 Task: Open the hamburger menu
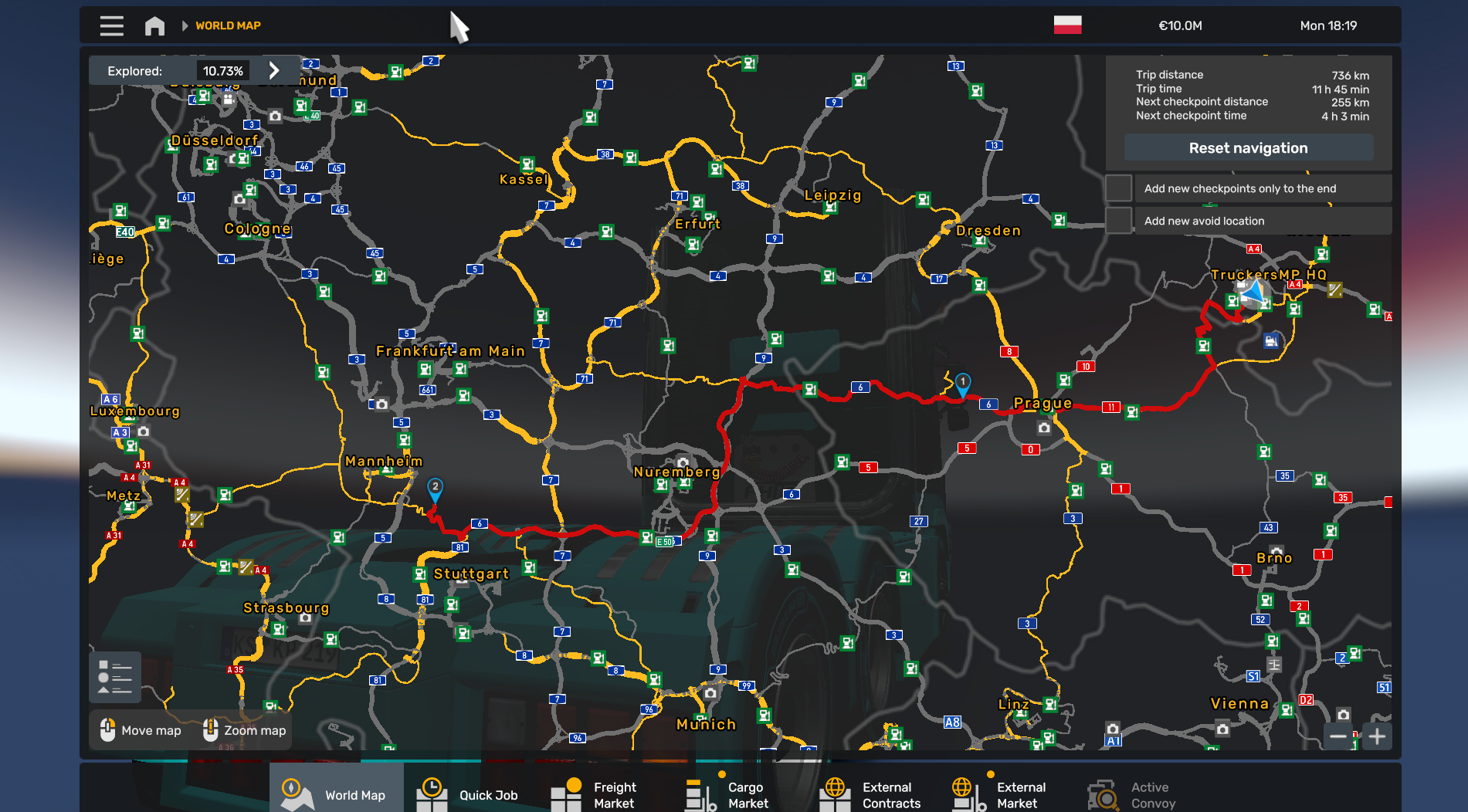[x=110, y=25]
